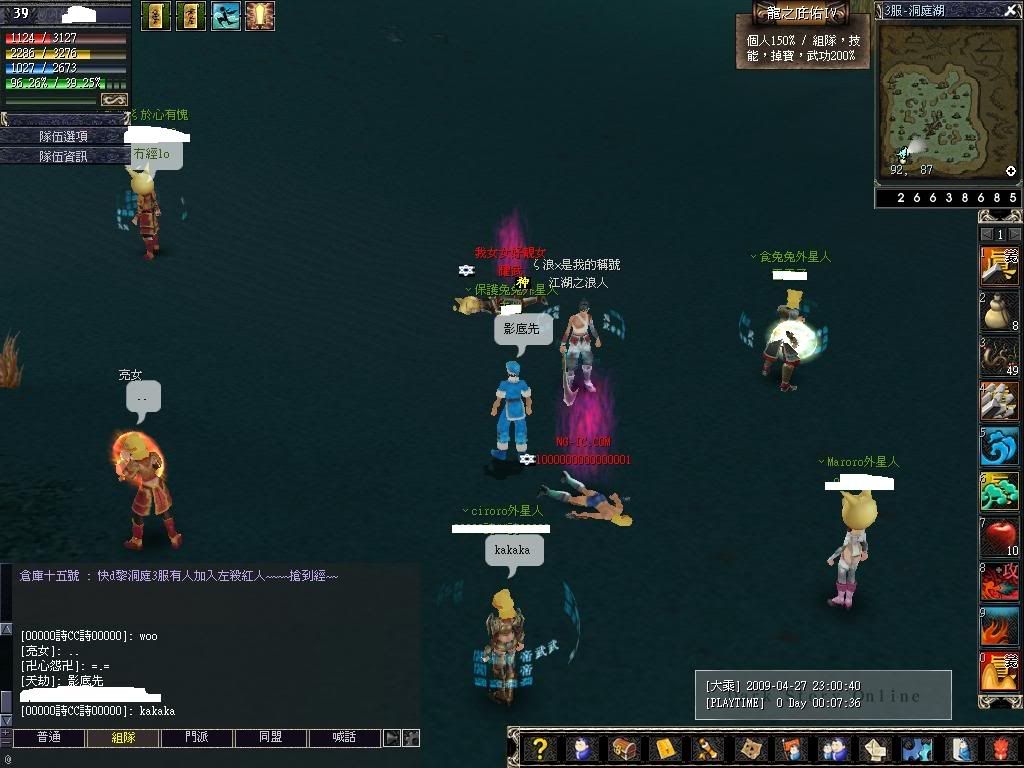This screenshot has height=768, width=1024.
Task: Switch to the 門派 chat tab
Action: click(197, 738)
